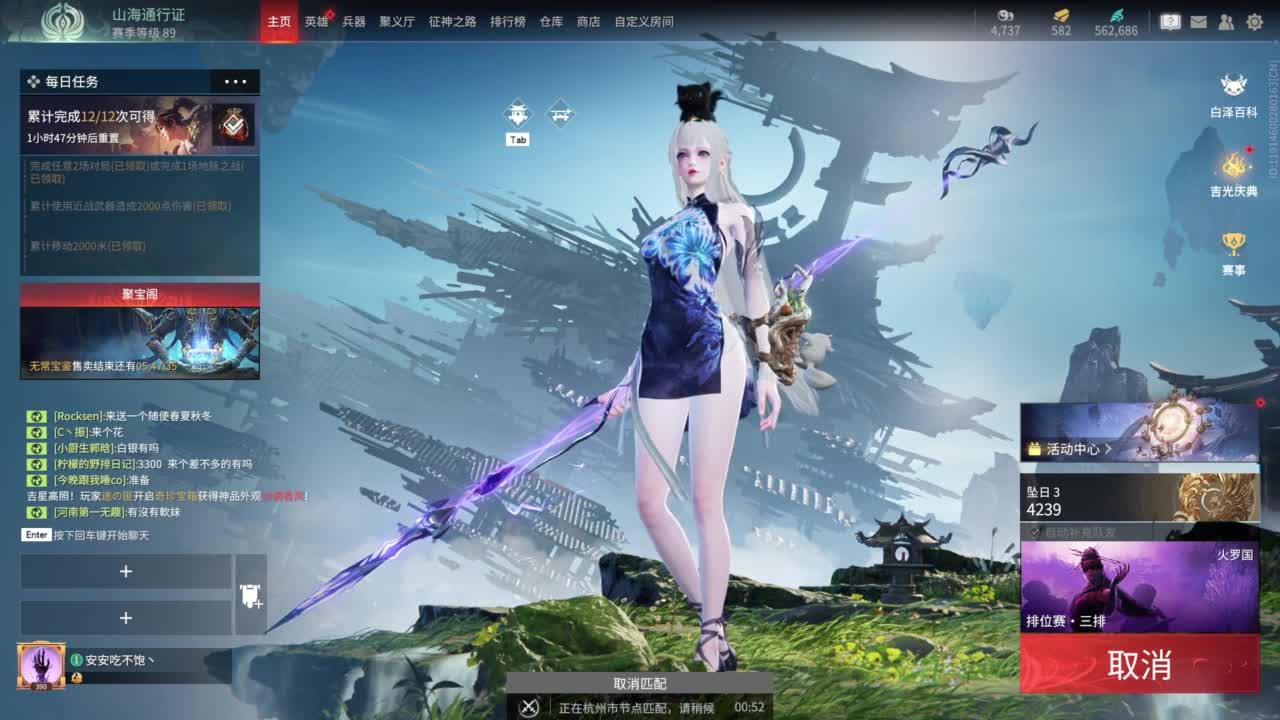Switch to the 兵器 weapons tab
This screenshot has width=1280, height=720.
354,20
